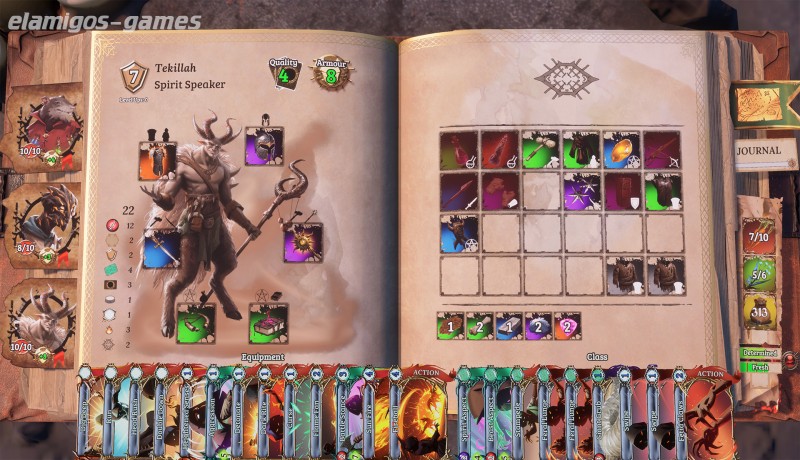Select the hammer item in the inventory

click(x=541, y=150)
